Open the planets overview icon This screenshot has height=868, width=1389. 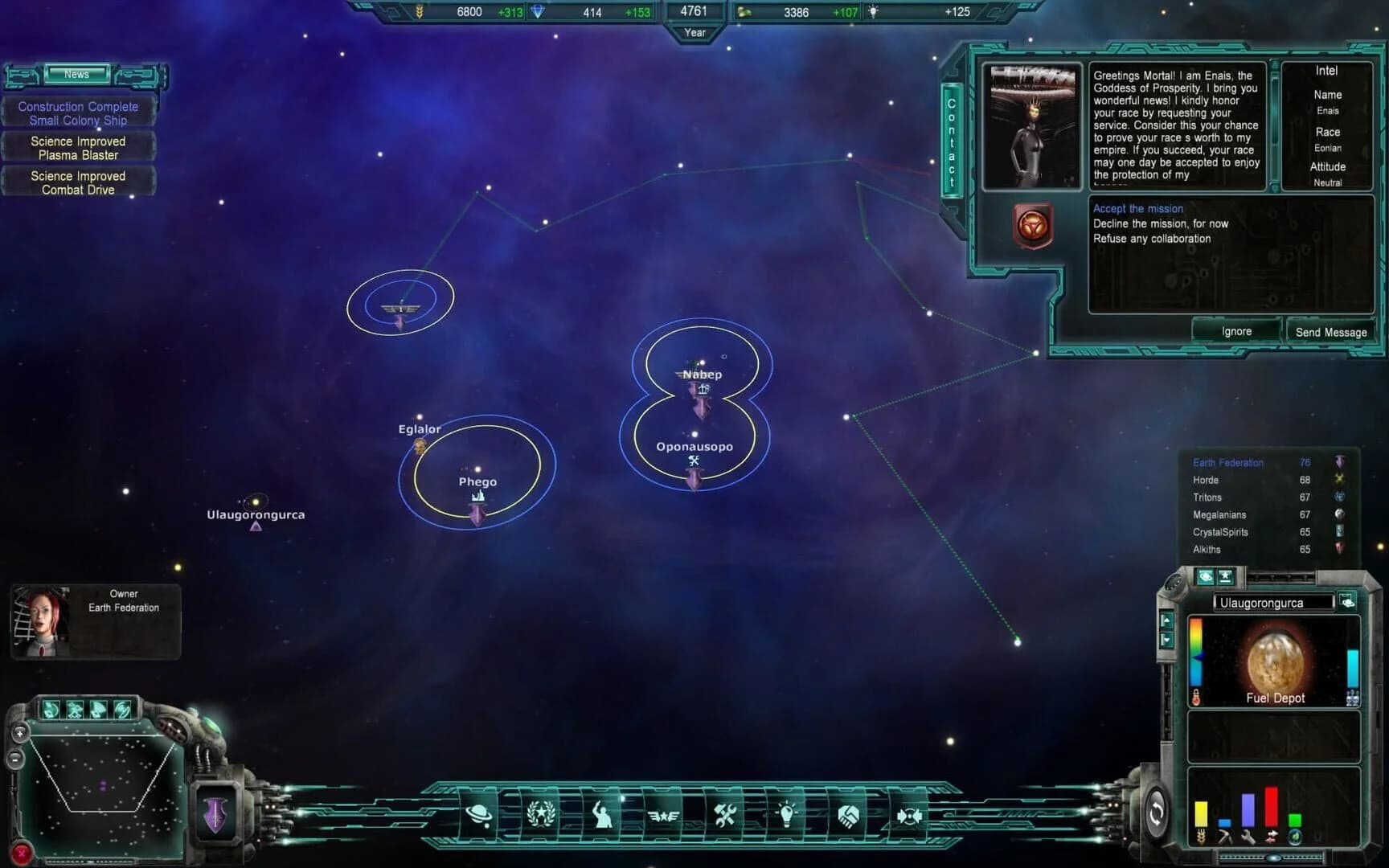tap(479, 815)
